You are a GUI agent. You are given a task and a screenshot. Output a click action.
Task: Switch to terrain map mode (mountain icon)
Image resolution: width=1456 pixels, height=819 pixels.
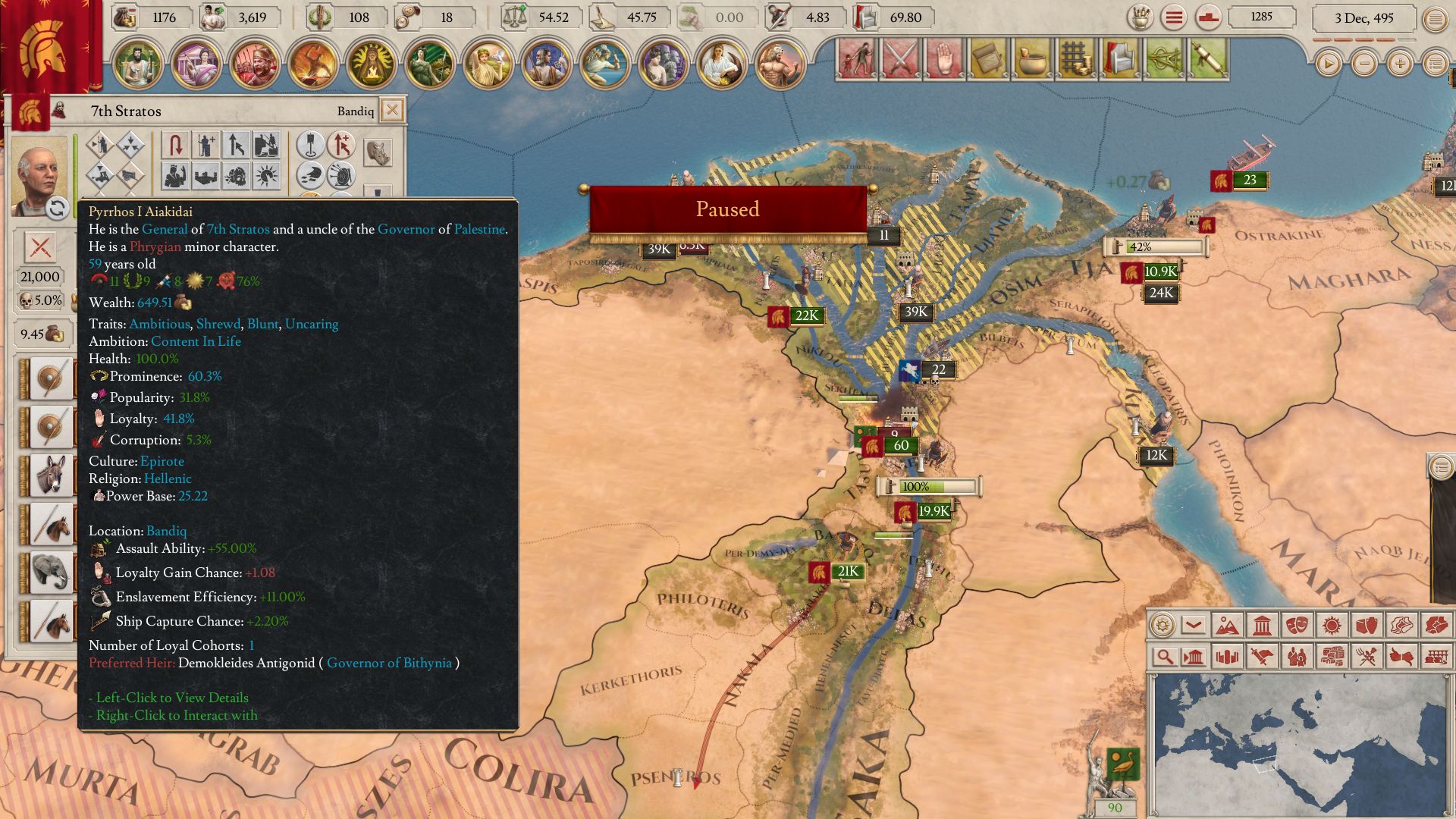click(x=1227, y=626)
